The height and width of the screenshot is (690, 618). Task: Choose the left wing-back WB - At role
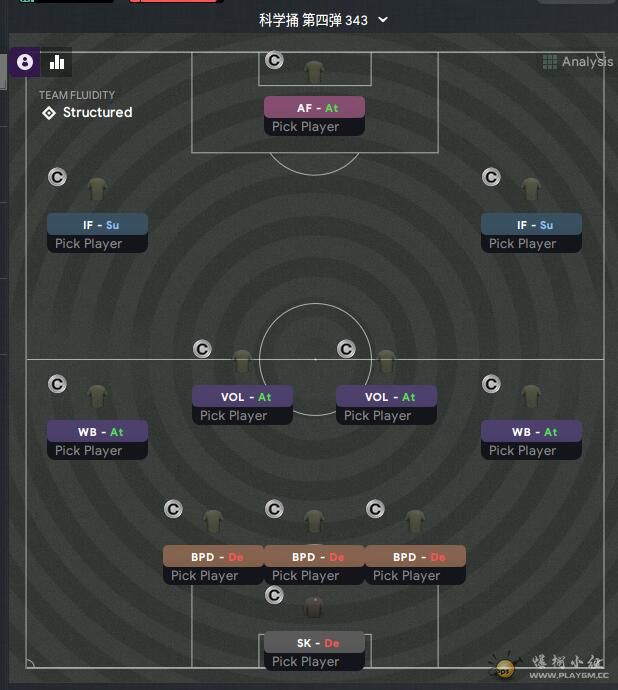(97, 432)
